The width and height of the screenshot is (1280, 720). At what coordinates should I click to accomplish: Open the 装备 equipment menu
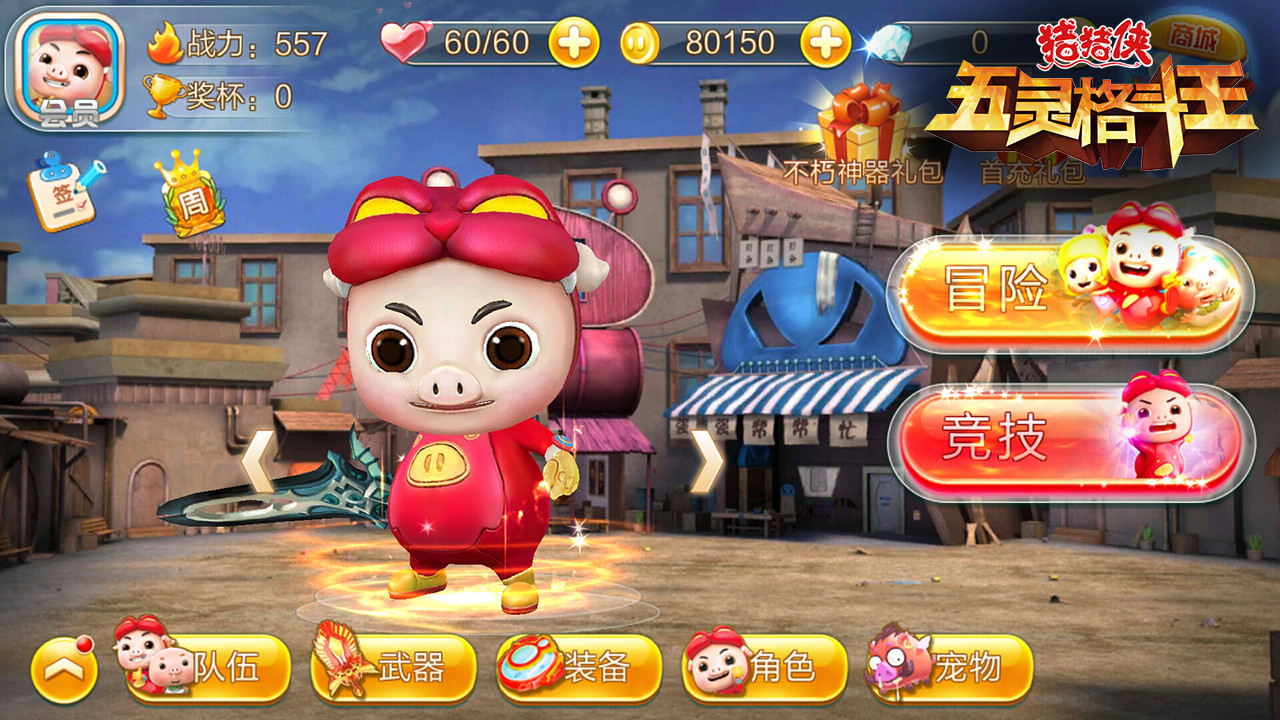(579, 667)
